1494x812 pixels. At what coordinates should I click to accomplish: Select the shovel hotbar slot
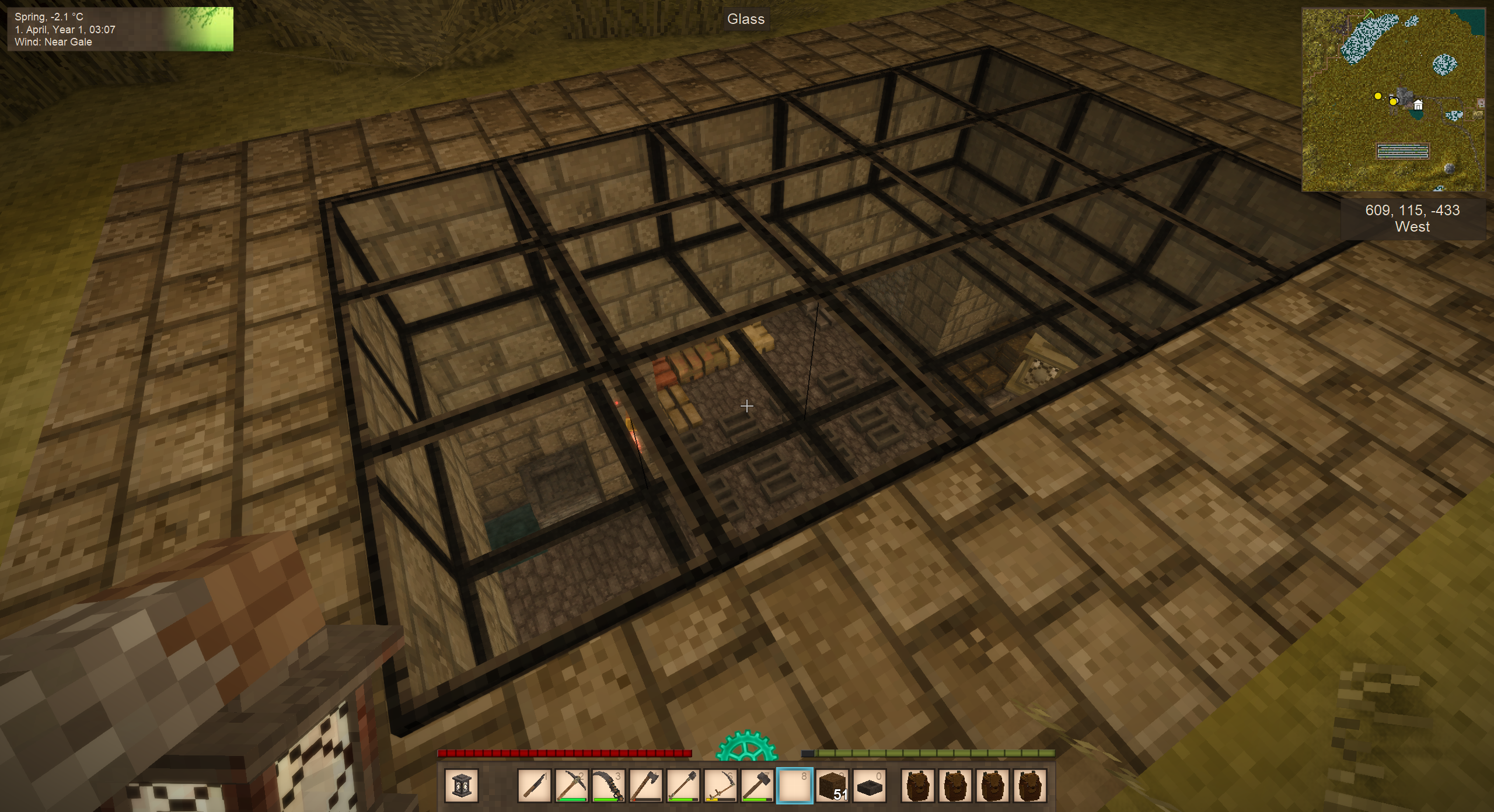click(x=683, y=786)
